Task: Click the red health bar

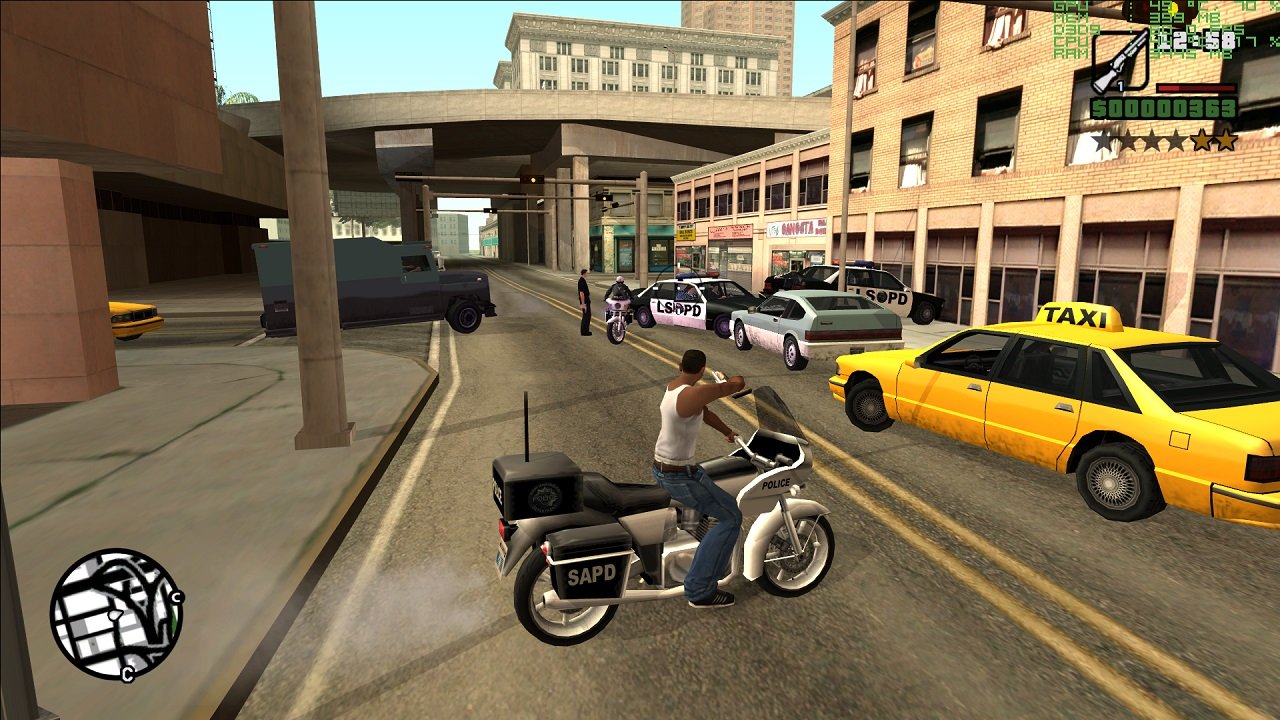Action: [1196, 88]
